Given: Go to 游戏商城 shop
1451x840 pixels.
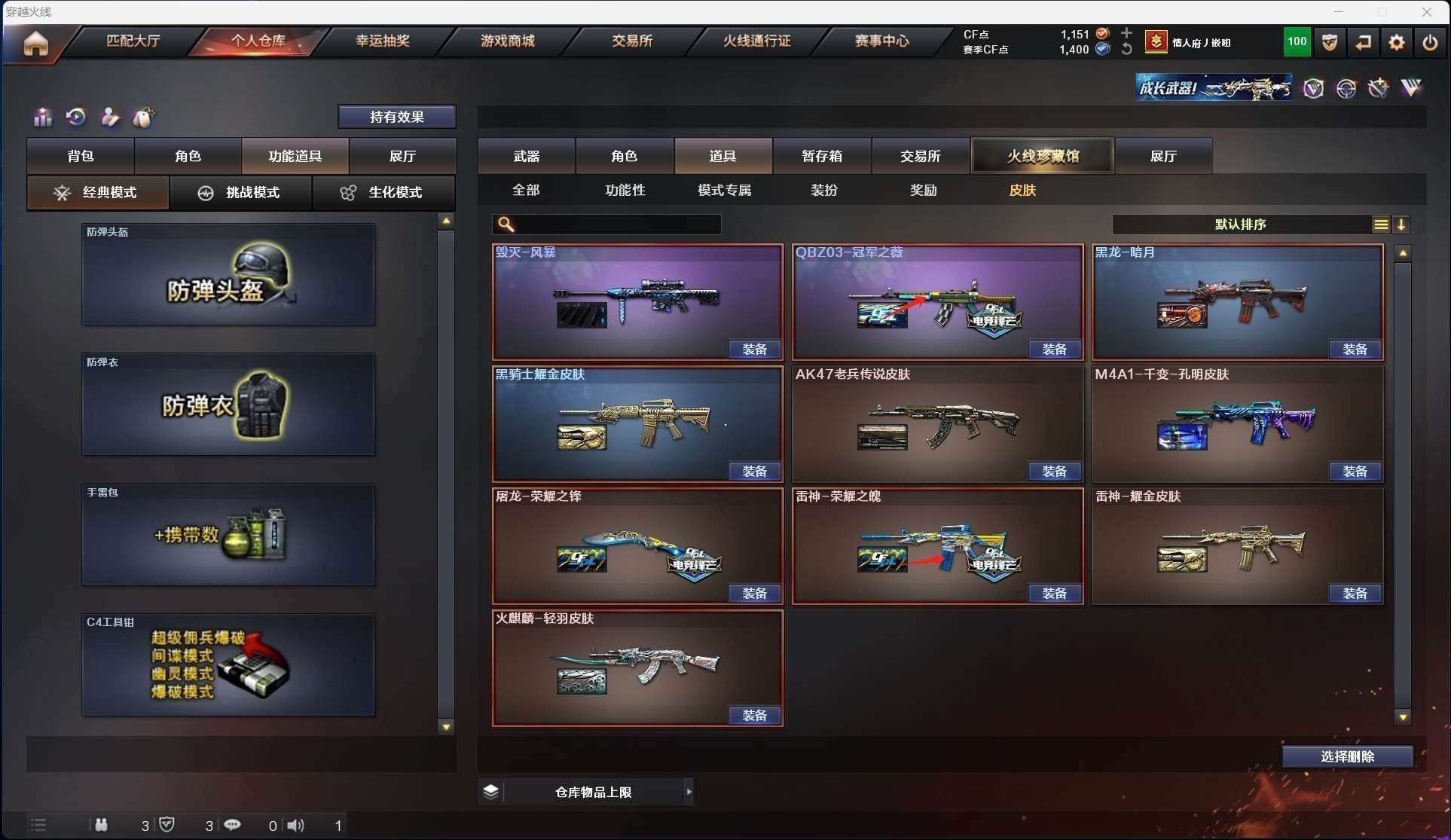Looking at the screenshot, I should click(507, 41).
